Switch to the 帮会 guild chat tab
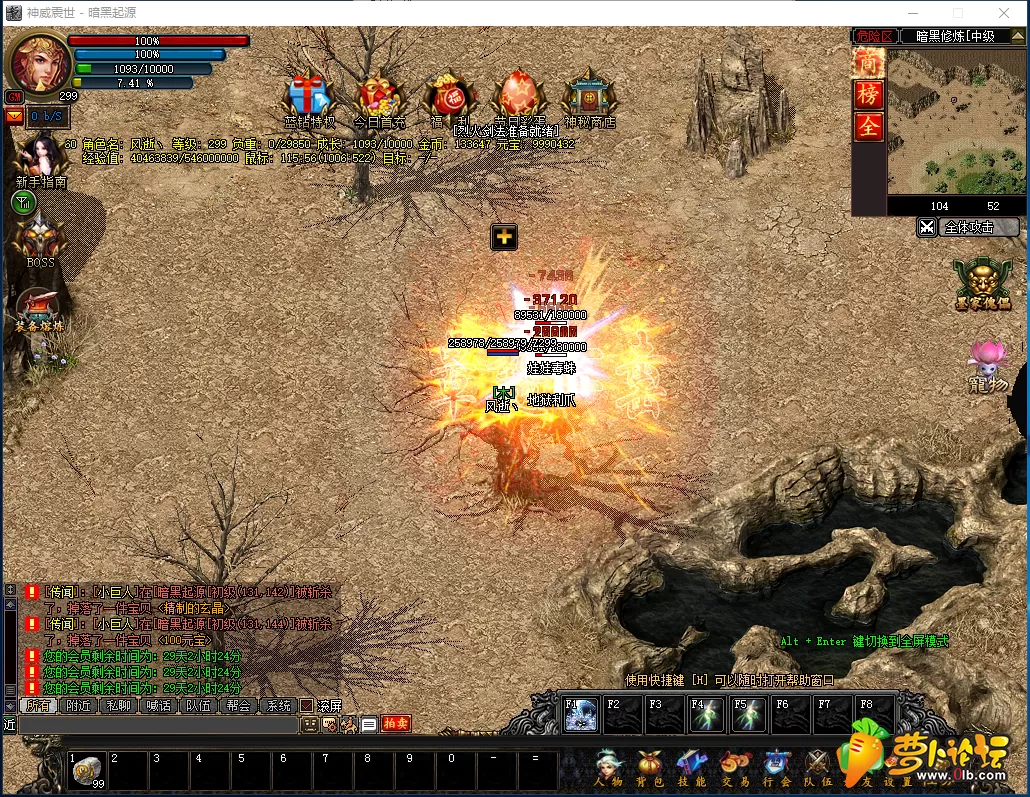 [x=238, y=705]
